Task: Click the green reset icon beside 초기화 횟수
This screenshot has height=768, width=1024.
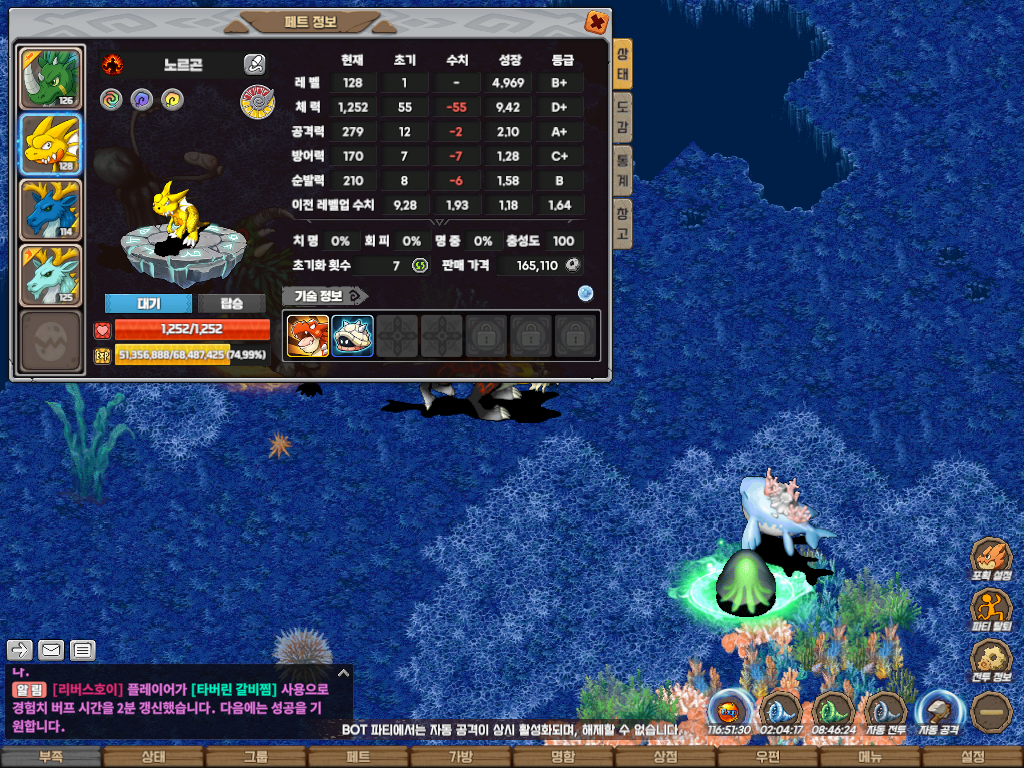Action: point(420,265)
